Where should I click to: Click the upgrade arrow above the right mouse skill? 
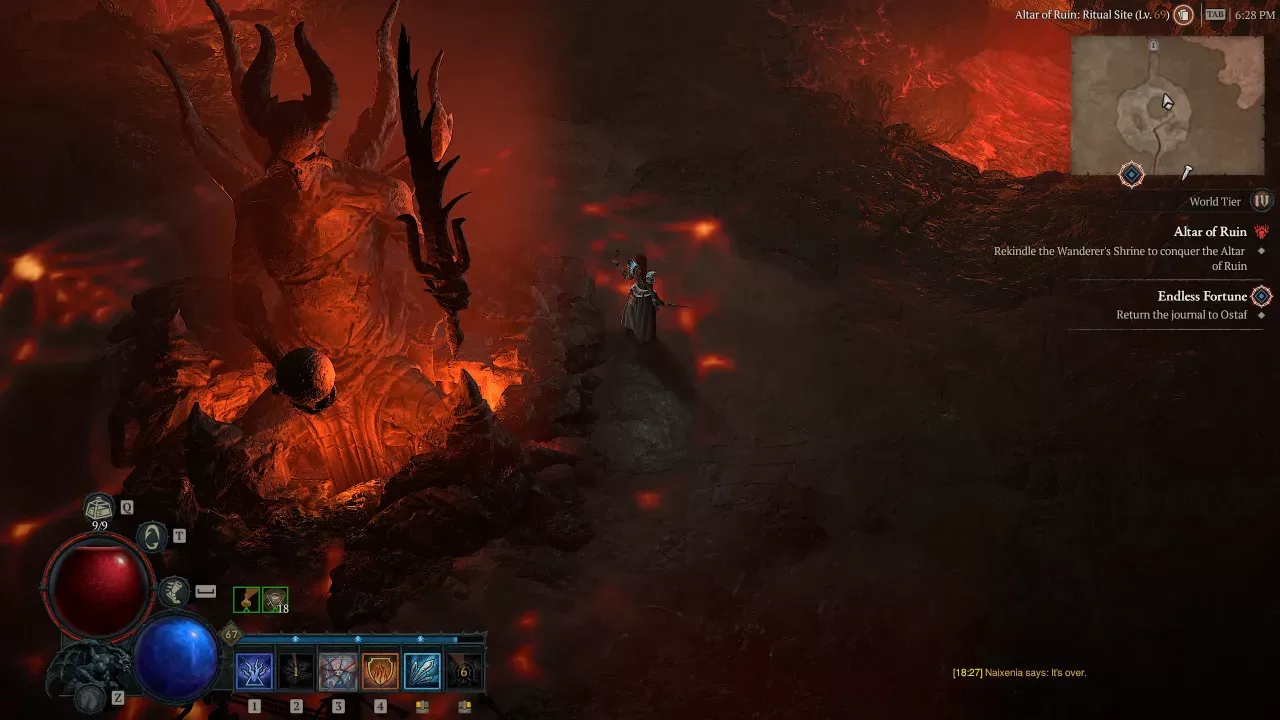[x=420, y=638]
